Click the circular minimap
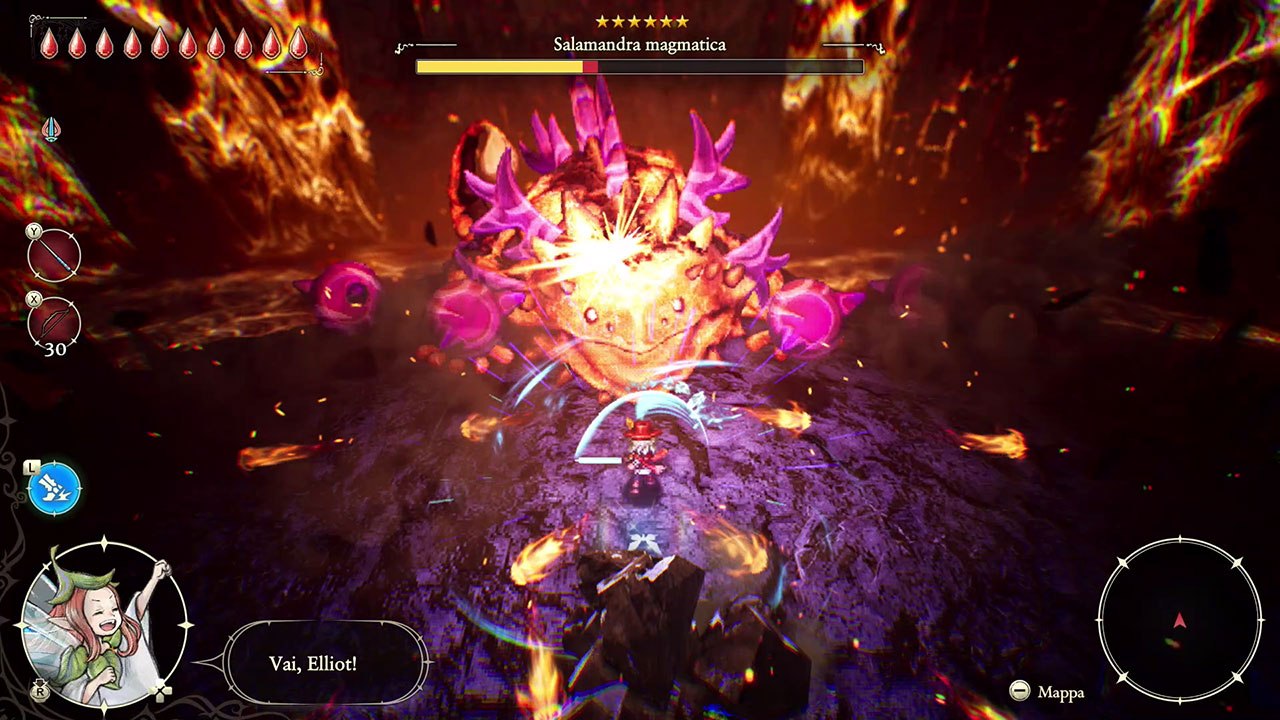This screenshot has height=720, width=1280. click(1179, 620)
